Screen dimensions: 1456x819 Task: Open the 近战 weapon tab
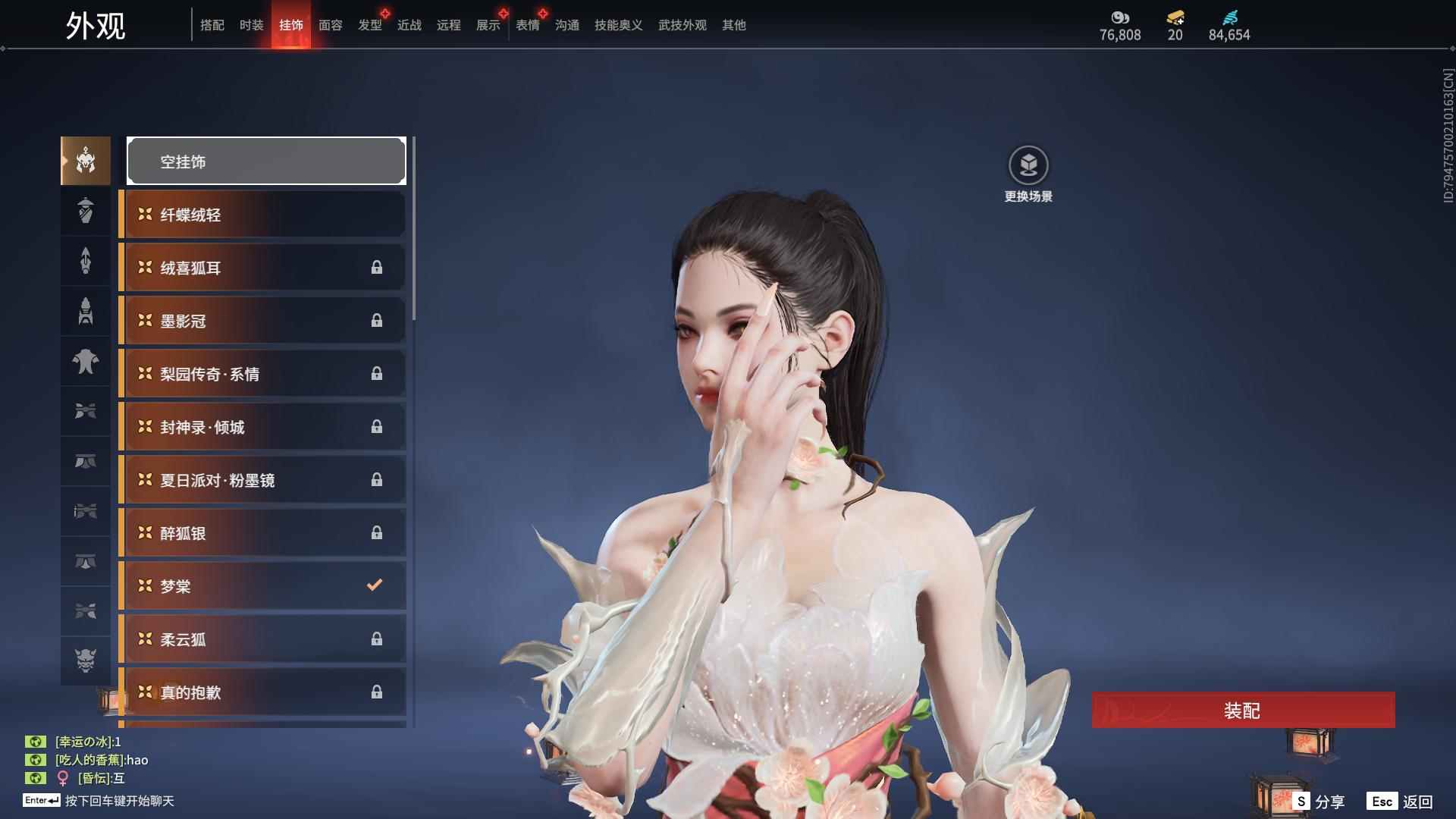click(409, 25)
